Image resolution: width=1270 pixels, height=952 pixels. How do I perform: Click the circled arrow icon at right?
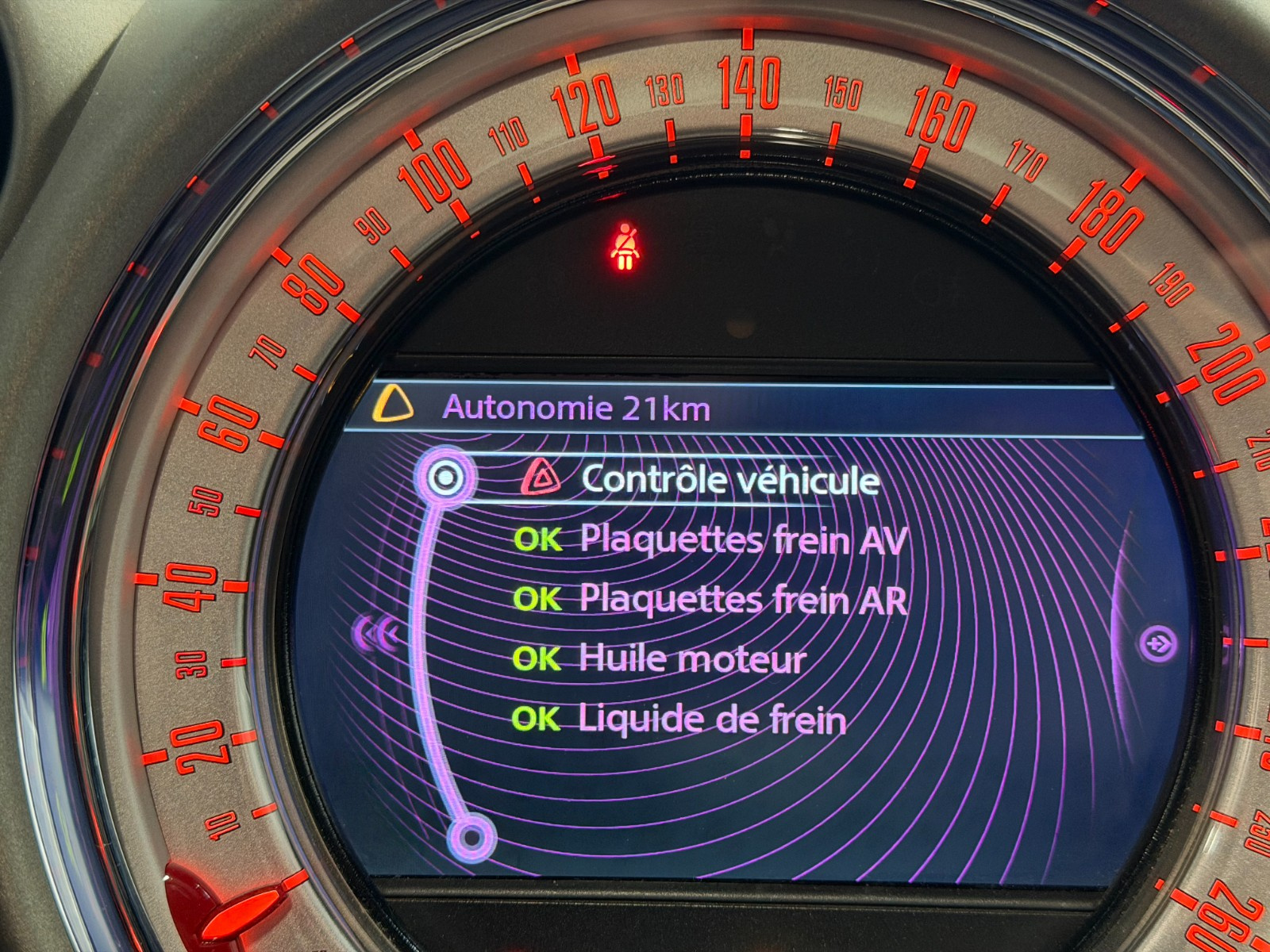1158,643
